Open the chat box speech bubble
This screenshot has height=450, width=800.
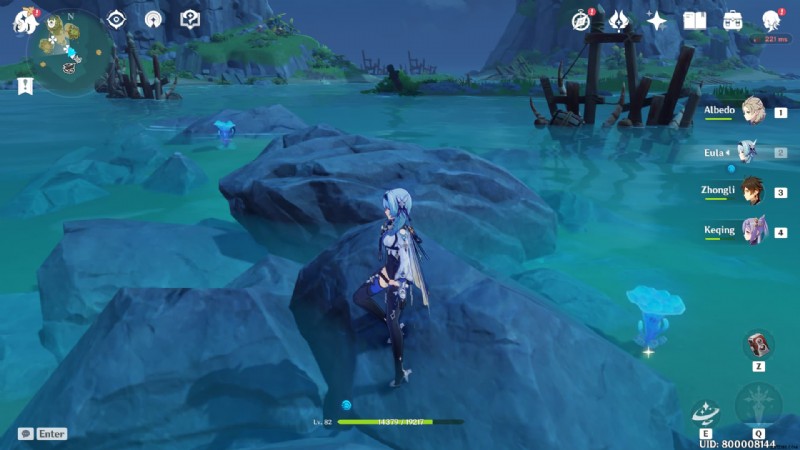[x=25, y=434]
